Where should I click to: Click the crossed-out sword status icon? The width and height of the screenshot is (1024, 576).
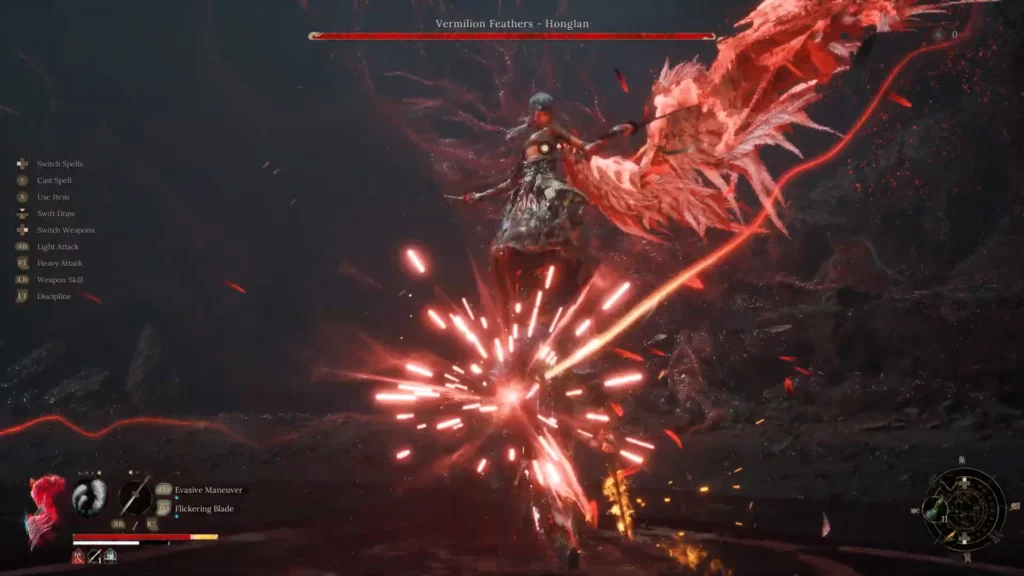[x=94, y=556]
